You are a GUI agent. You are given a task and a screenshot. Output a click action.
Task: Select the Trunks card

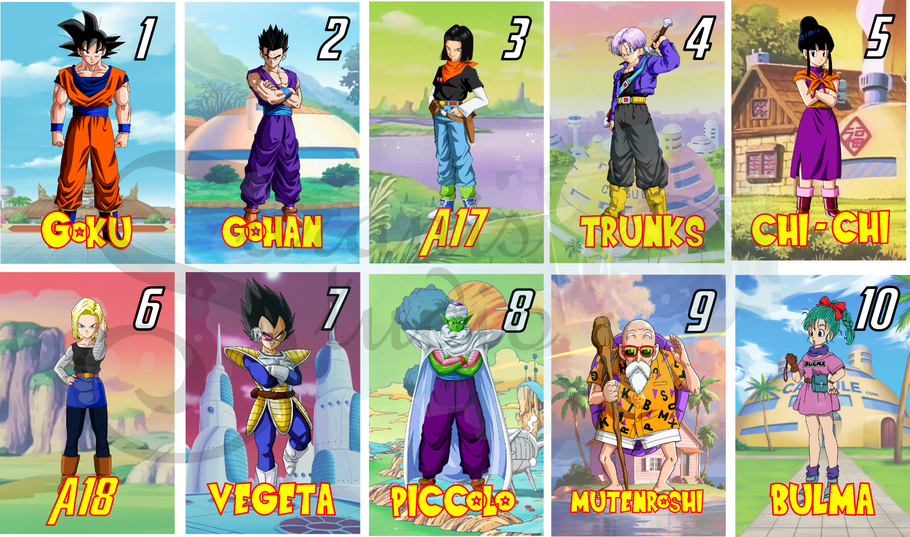[640, 132]
